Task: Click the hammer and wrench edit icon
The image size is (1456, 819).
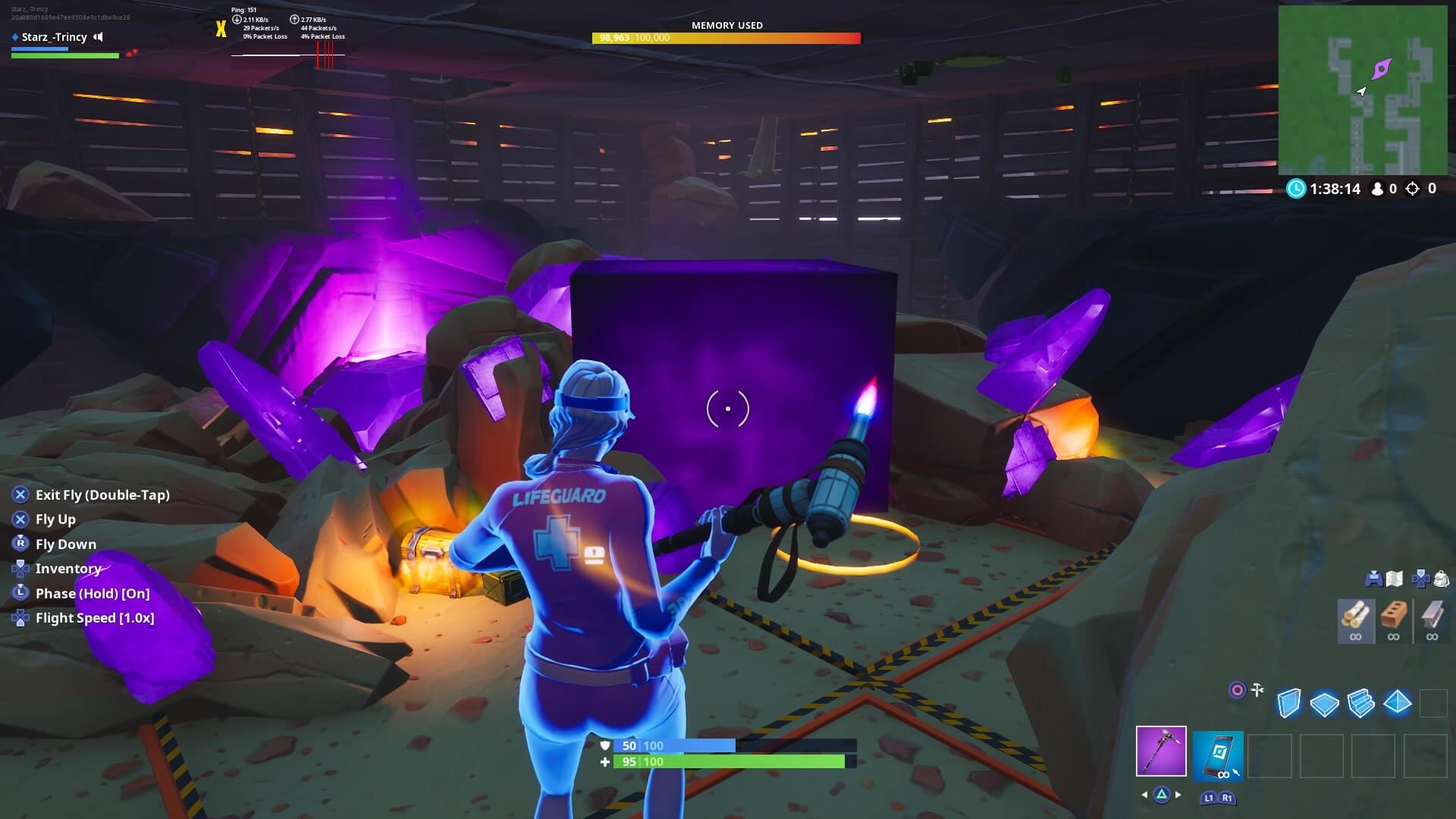Action: (1258, 690)
